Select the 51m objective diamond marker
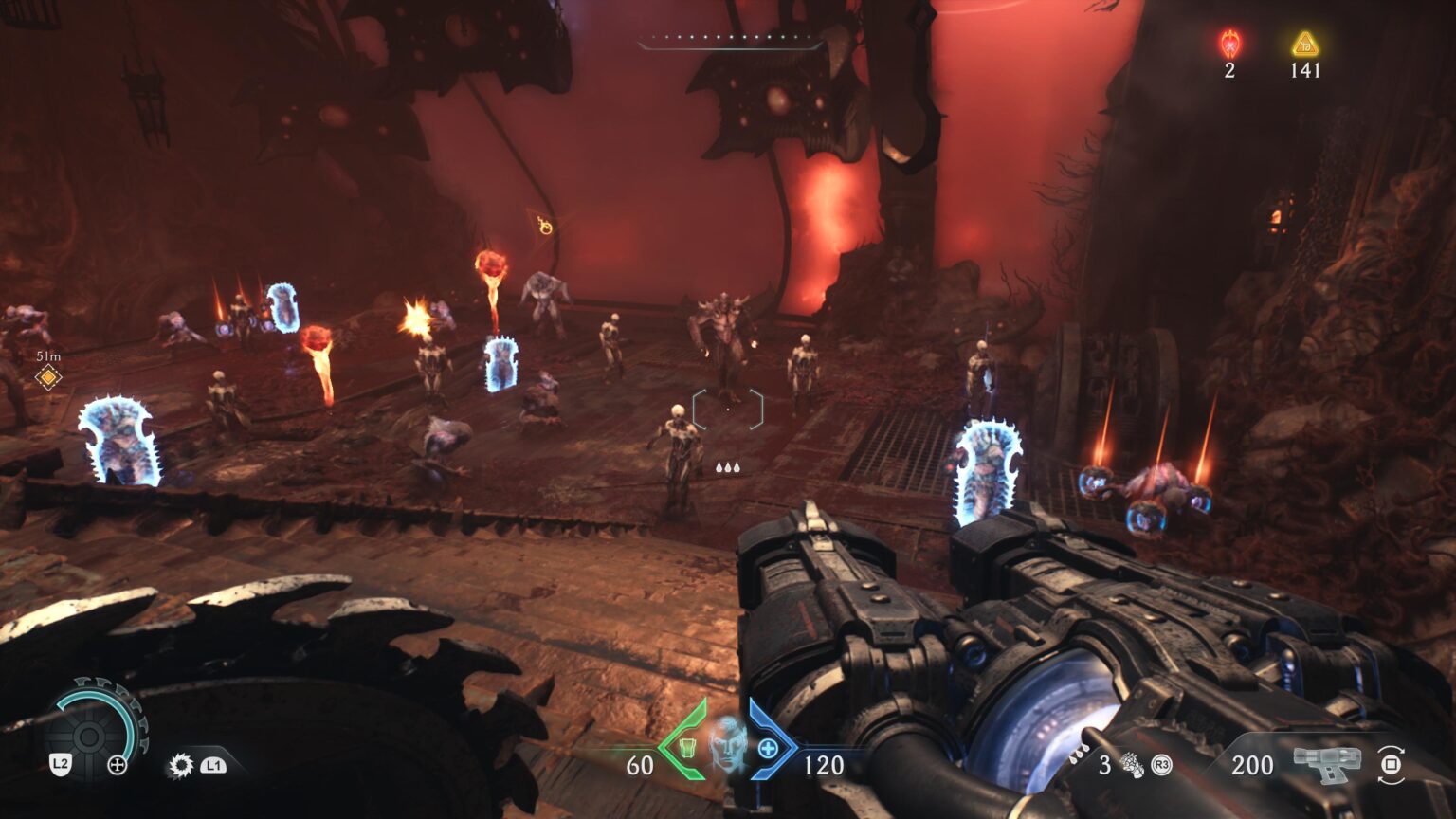The image size is (1456, 819). 48,377
